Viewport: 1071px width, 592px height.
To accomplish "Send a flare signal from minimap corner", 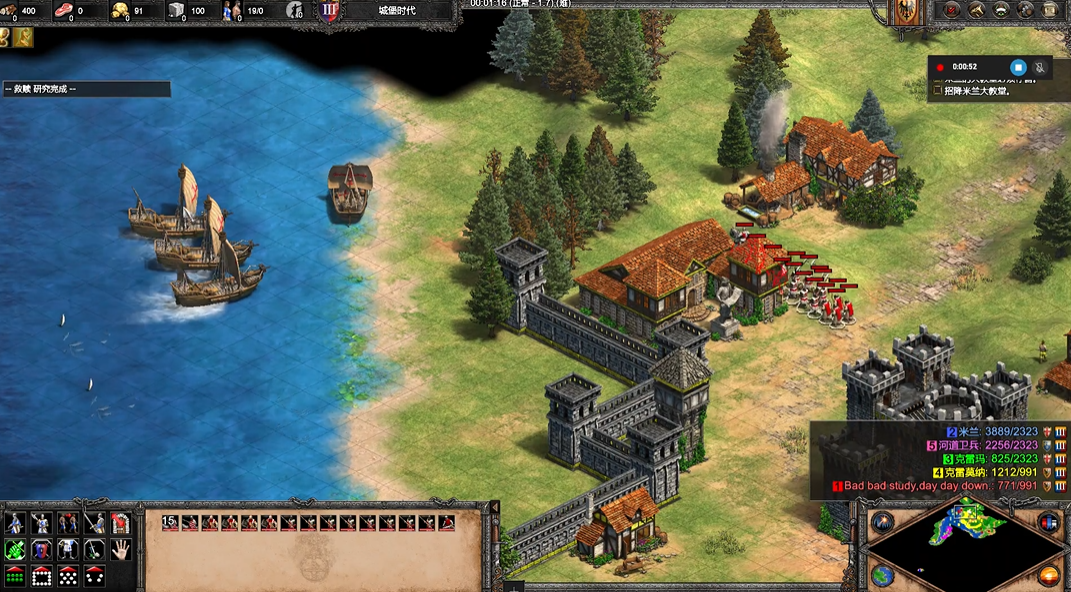I will click(x=882, y=523).
